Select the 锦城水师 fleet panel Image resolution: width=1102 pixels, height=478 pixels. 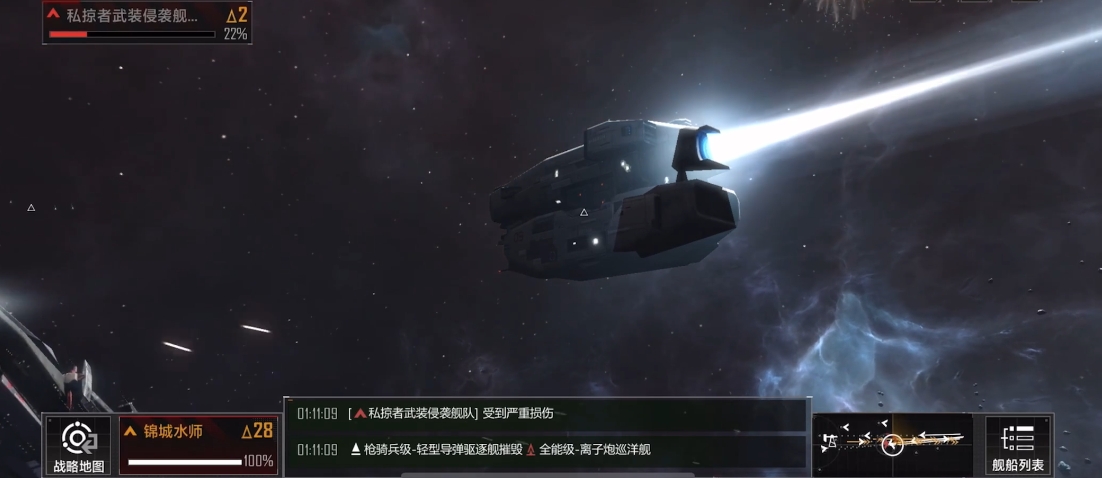pos(197,445)
